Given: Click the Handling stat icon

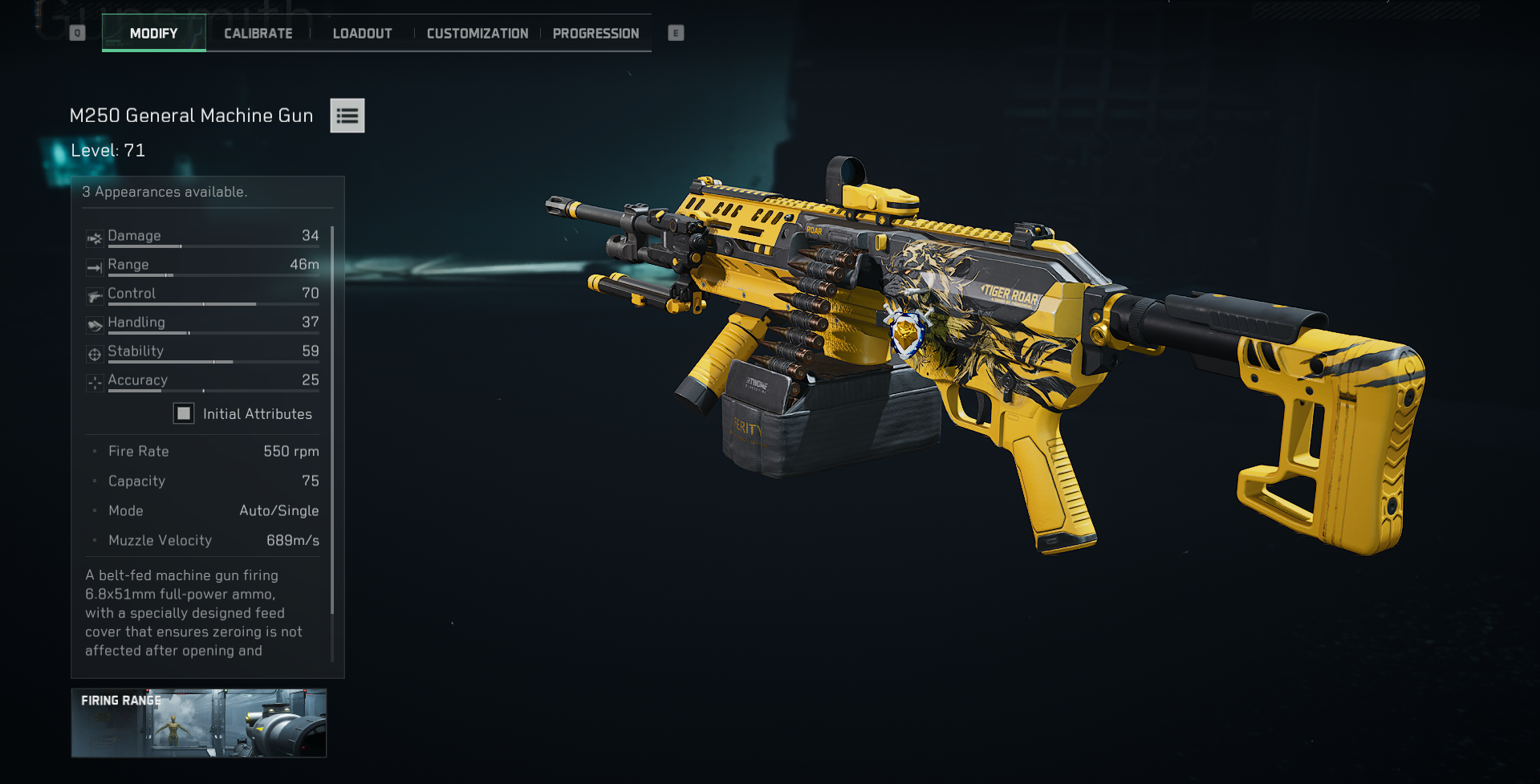Looking at the screenshot, I should 94,325.
